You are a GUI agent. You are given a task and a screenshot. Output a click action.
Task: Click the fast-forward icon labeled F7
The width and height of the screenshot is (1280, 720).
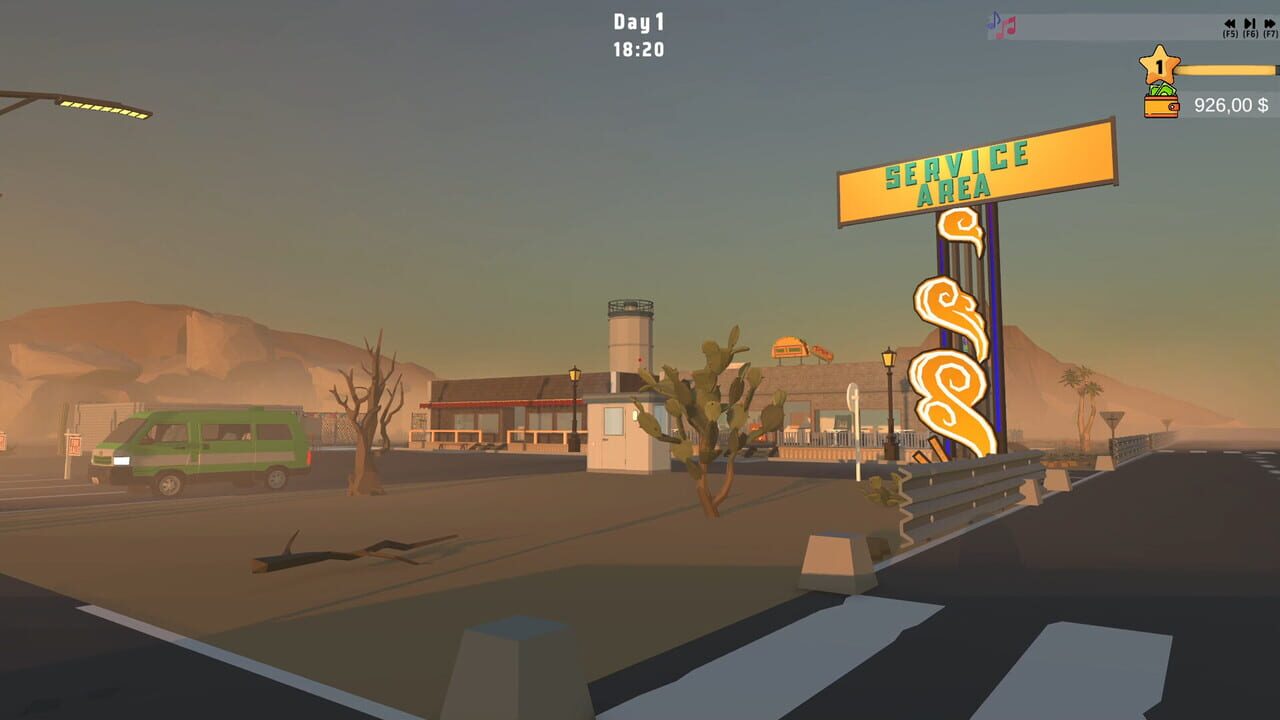pyautogui.click(x=1268, y=23)
